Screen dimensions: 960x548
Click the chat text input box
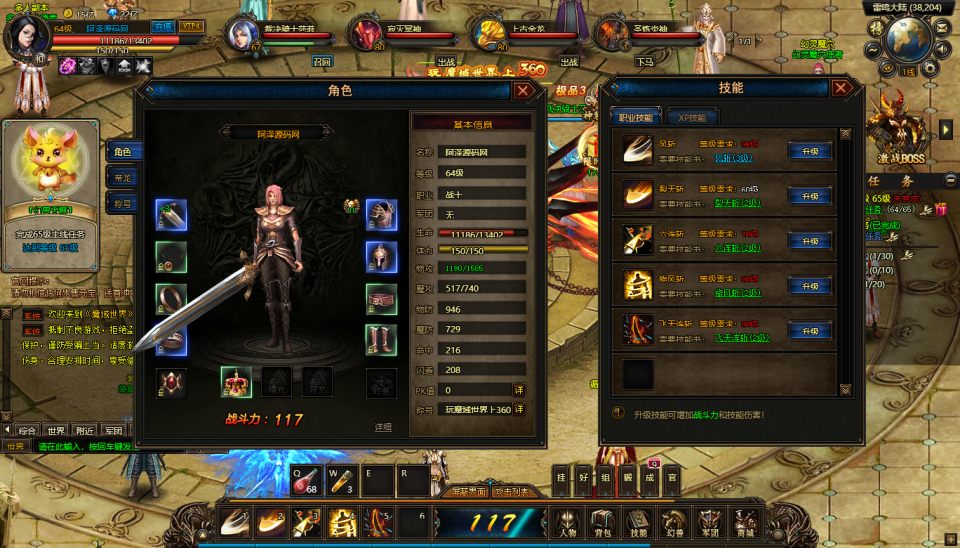pos(80,446)
